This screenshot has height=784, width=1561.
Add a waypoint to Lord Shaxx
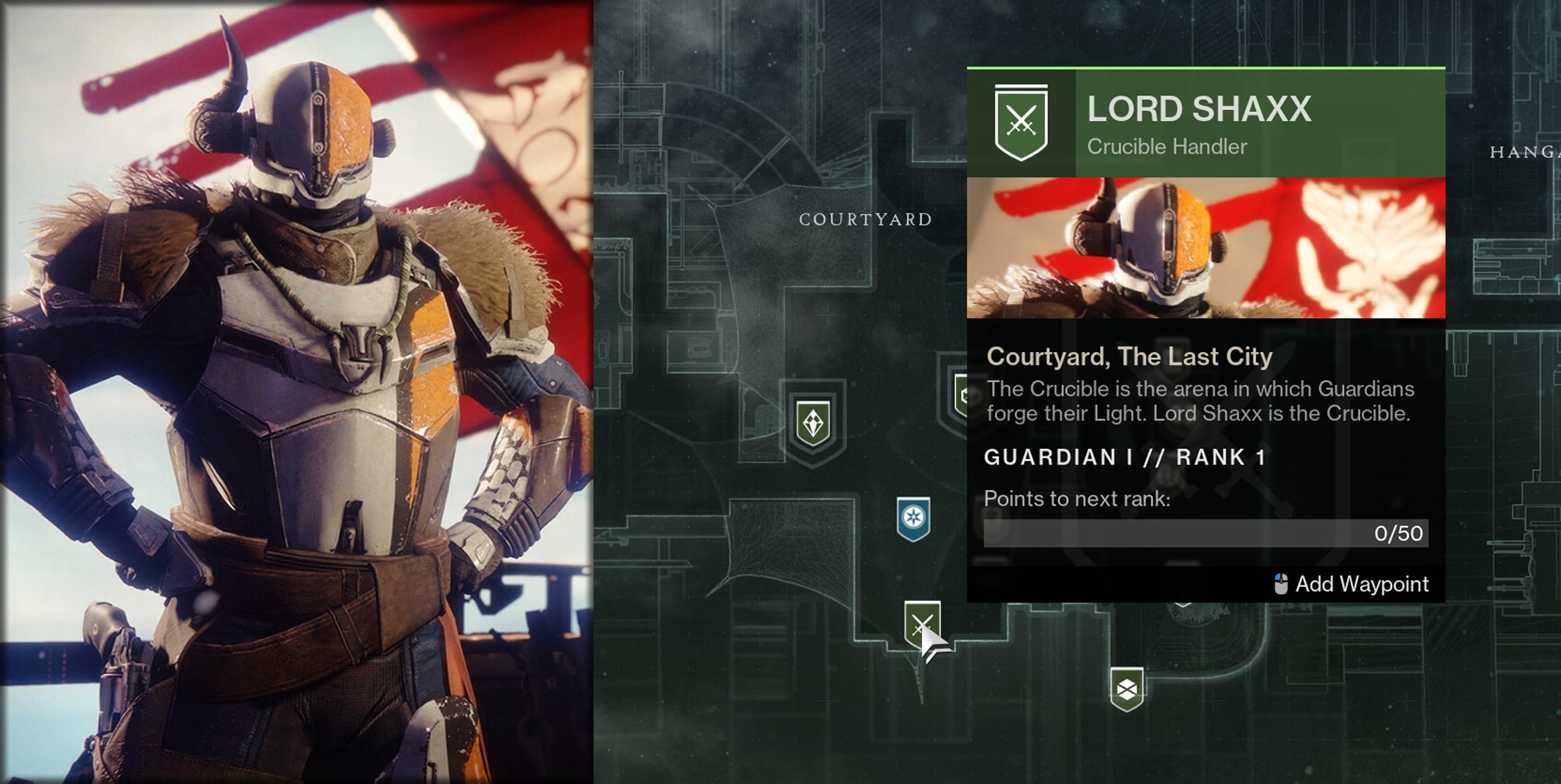1352,584
